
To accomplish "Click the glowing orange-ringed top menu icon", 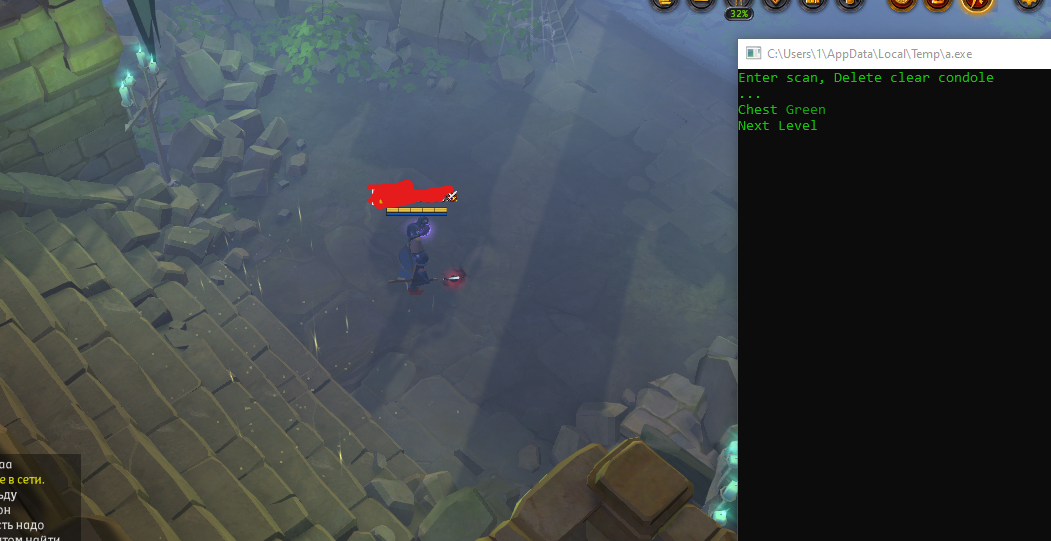I will (x=976, y=4).
